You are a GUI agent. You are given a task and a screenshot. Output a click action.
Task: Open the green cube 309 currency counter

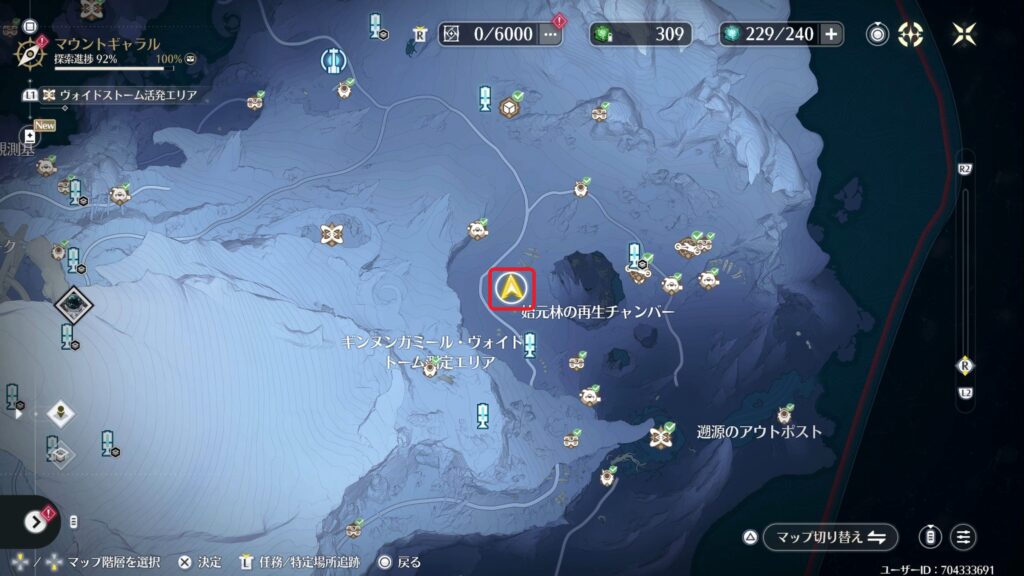pyautogui.click(x=640, y=34)
